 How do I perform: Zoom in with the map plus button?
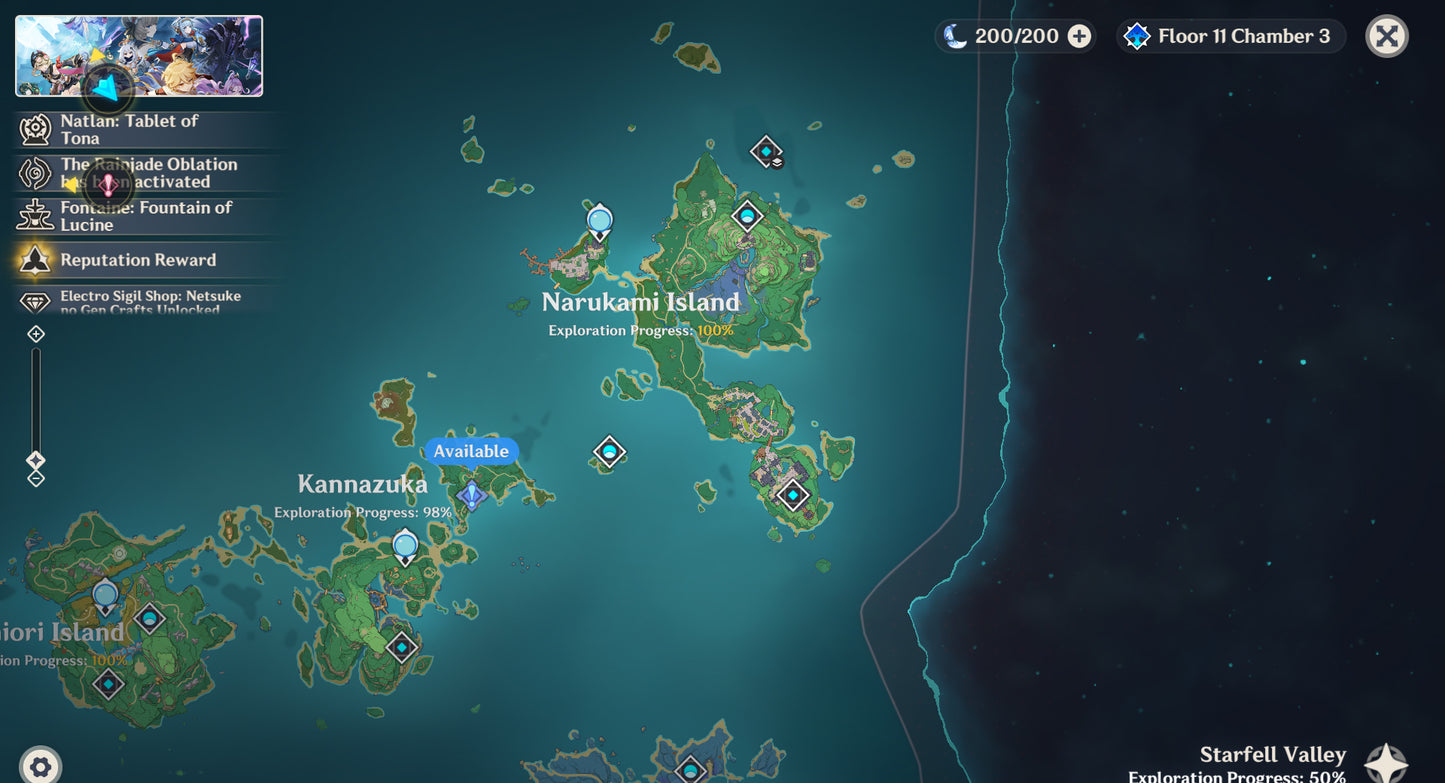pos(36,334)
